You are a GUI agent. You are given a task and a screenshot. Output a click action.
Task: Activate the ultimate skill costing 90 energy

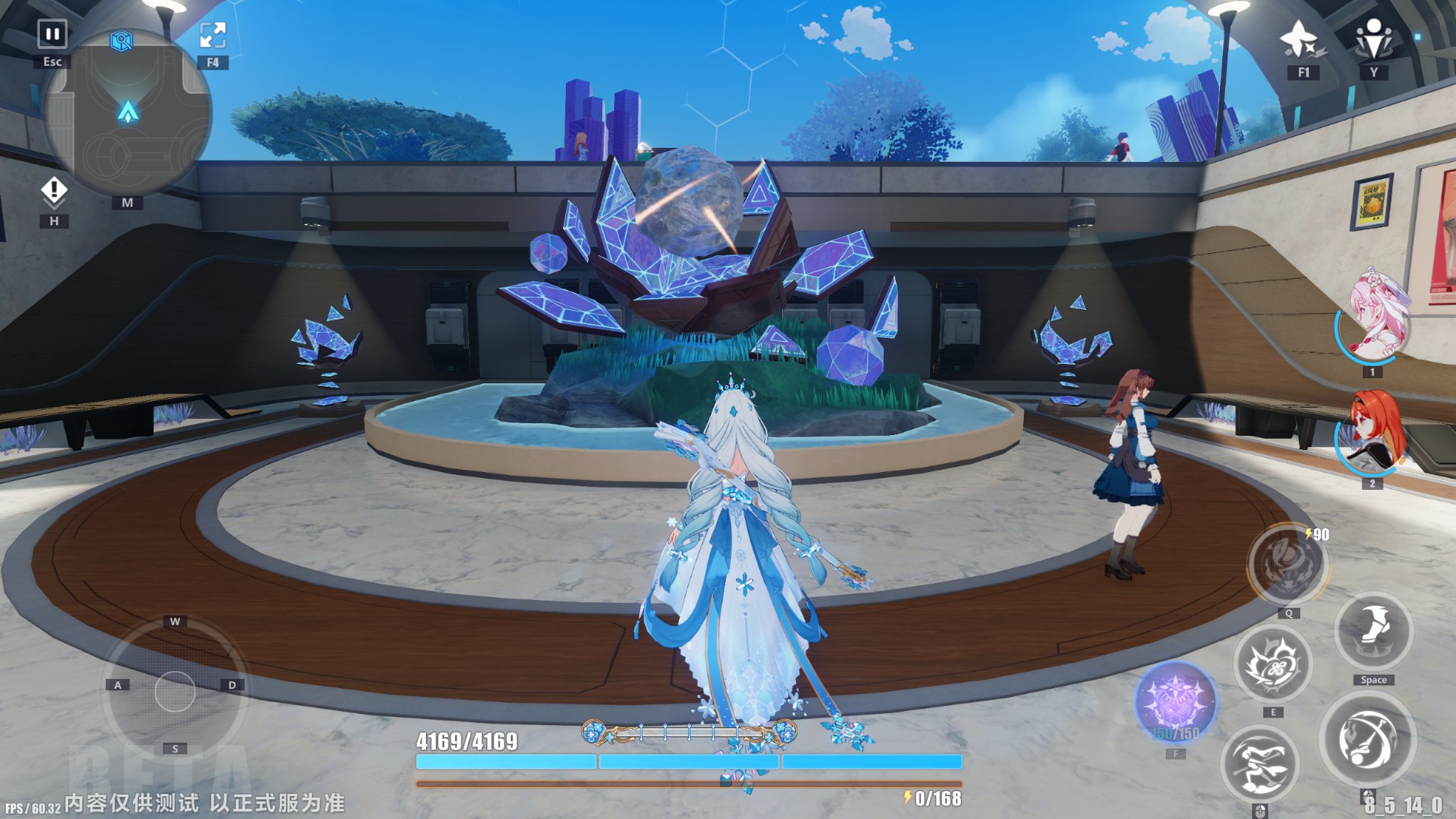pos(1288,565)
